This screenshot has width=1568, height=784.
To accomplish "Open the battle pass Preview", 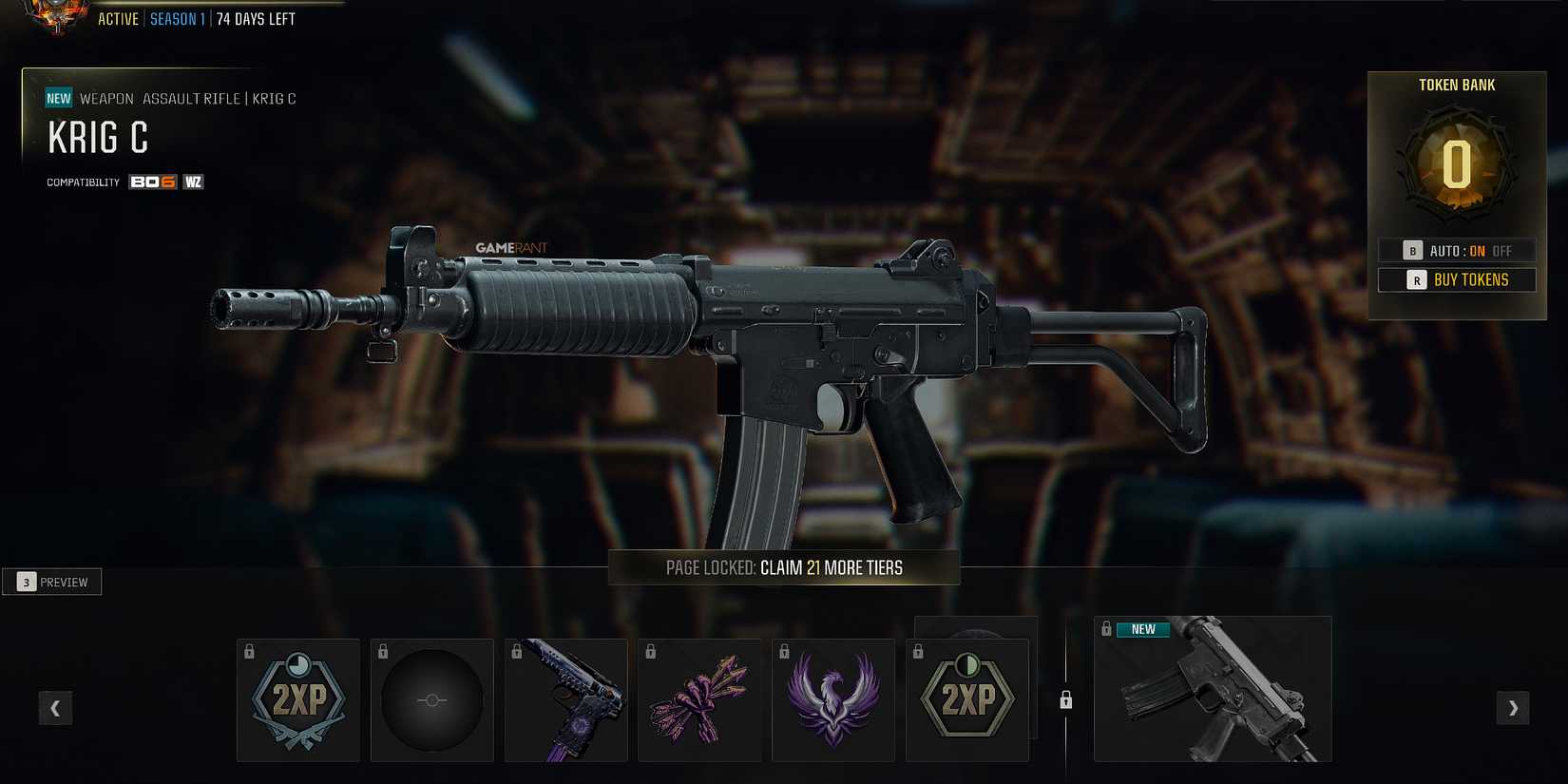I will [52, 581].
